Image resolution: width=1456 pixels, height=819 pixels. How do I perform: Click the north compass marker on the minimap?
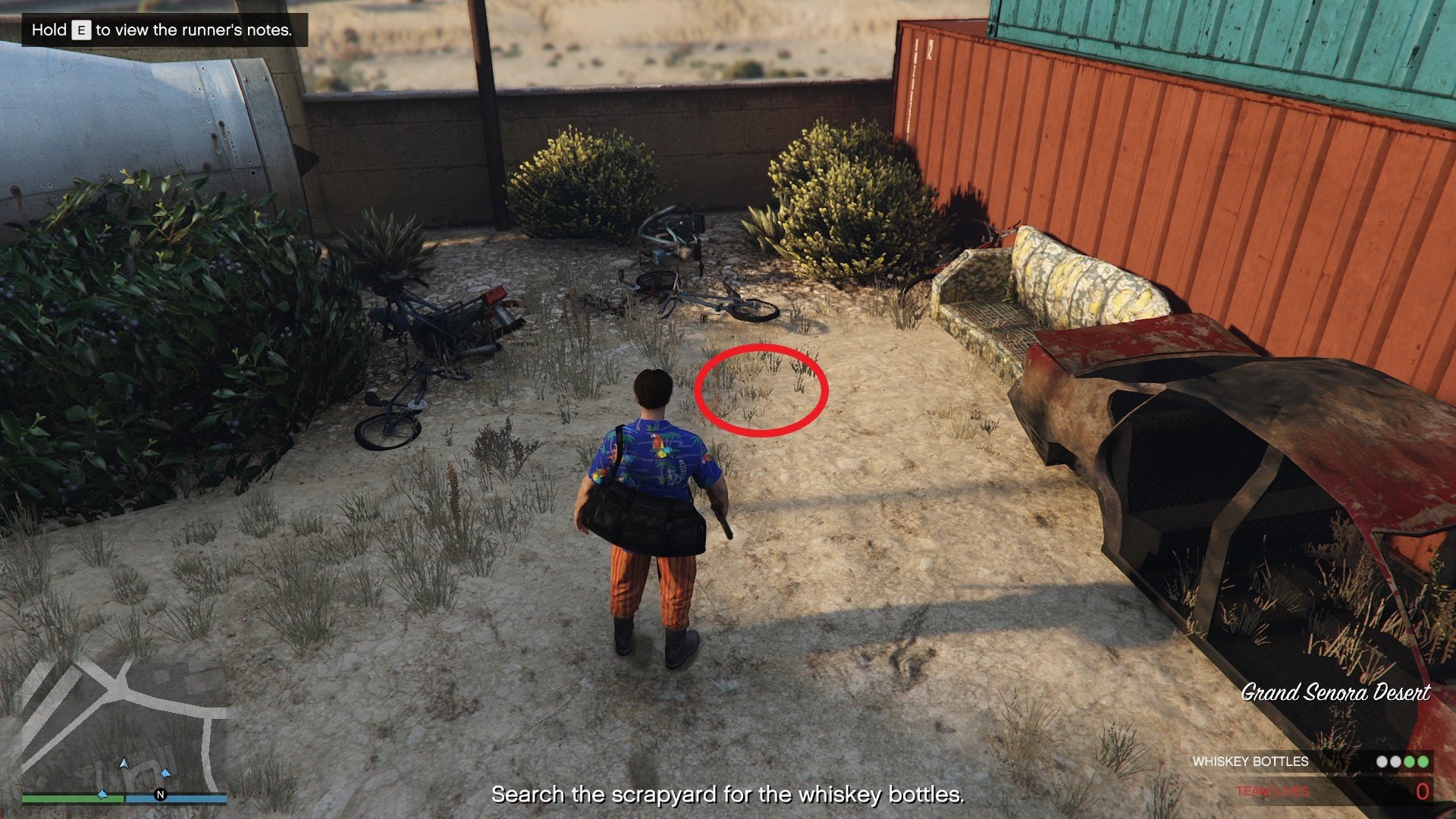pyautogui.click(x=160, y=793)
